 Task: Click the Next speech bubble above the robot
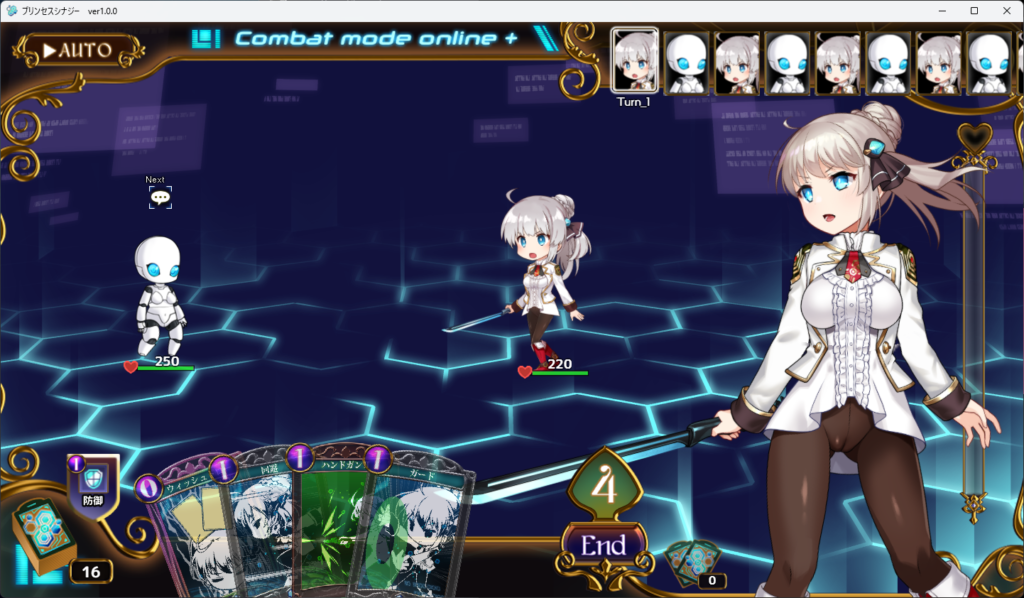coord(160,197)
